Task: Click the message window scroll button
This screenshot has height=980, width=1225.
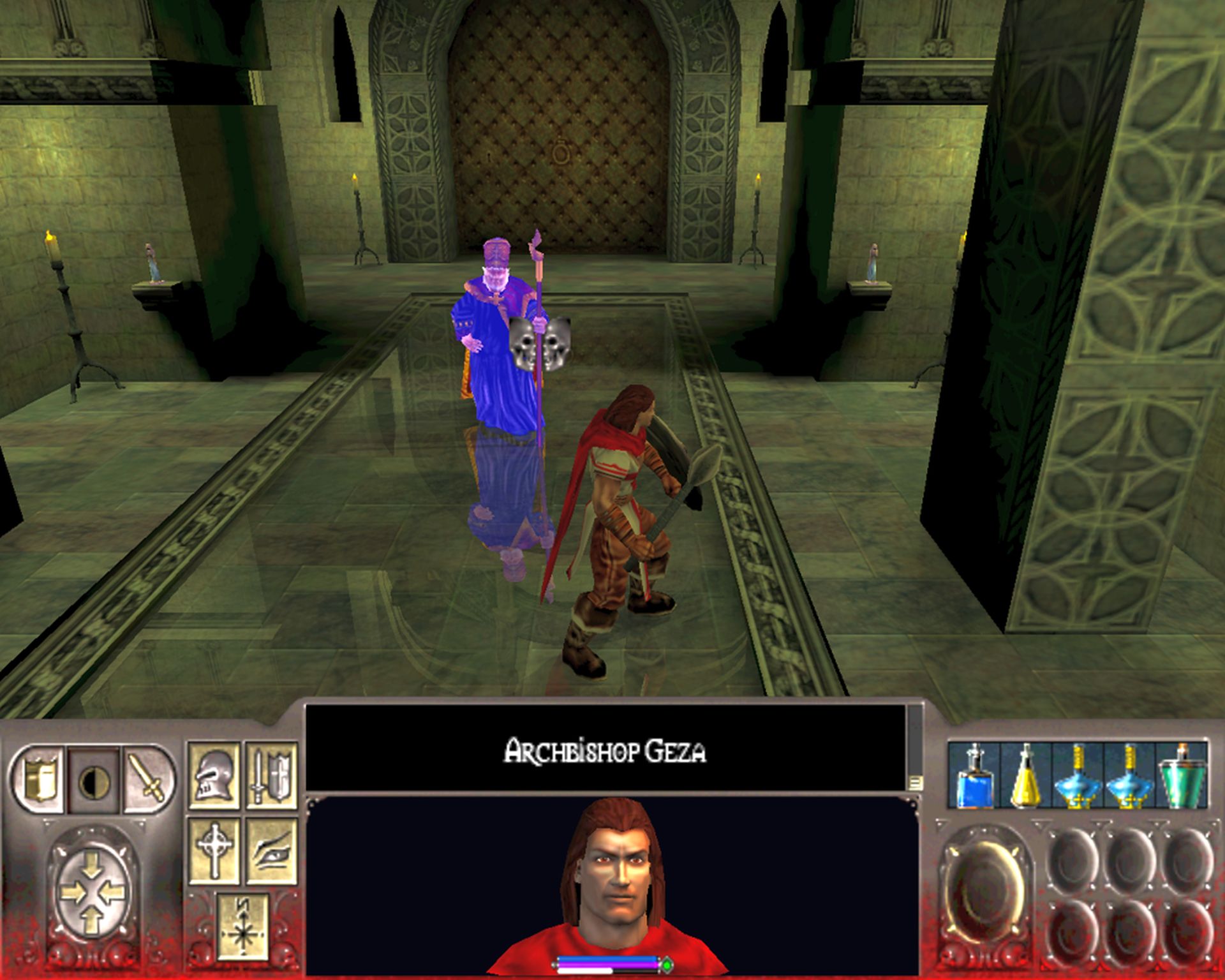Action: pos(915,782)
